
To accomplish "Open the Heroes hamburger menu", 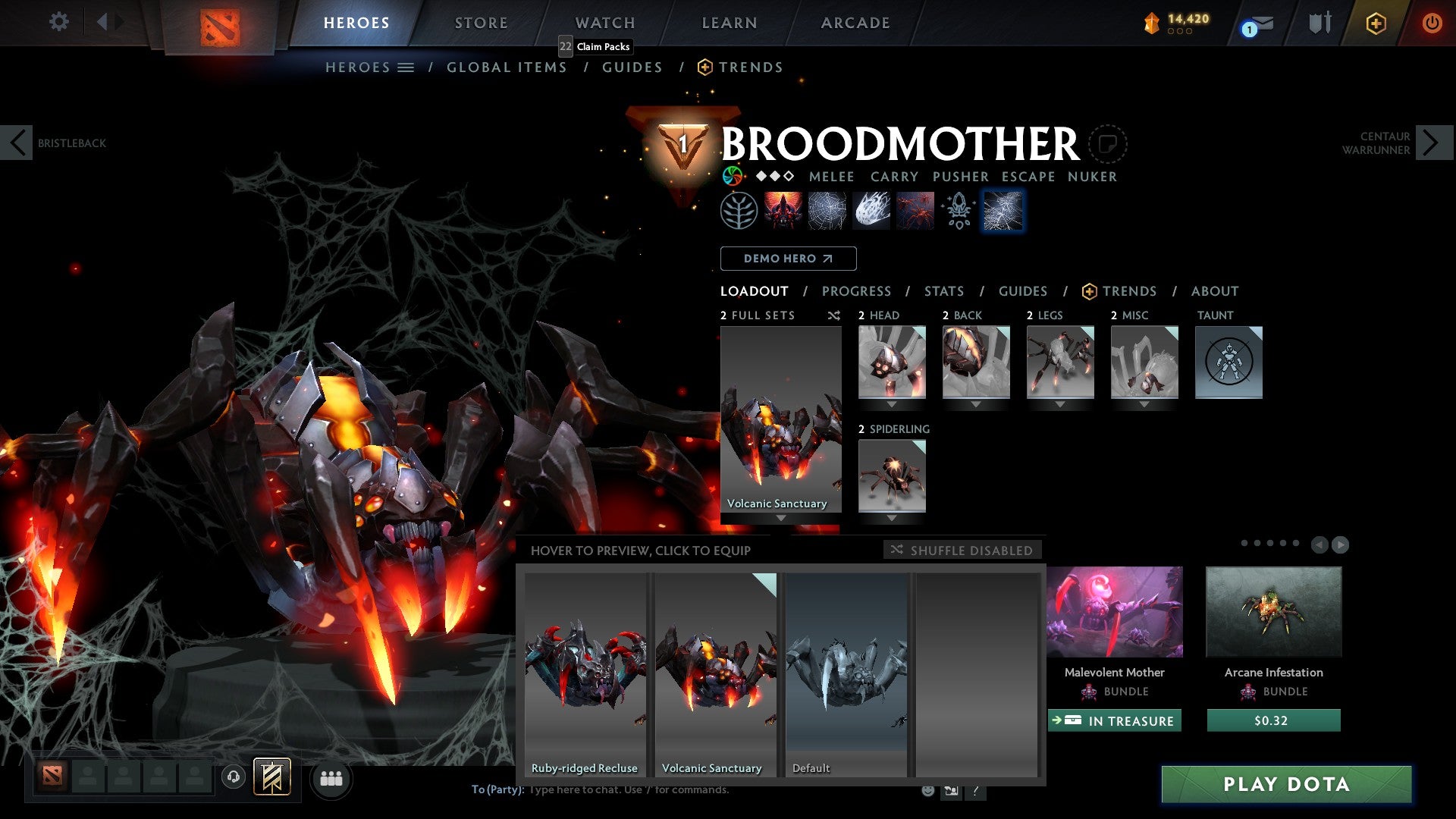I will [x=406, y=67].
